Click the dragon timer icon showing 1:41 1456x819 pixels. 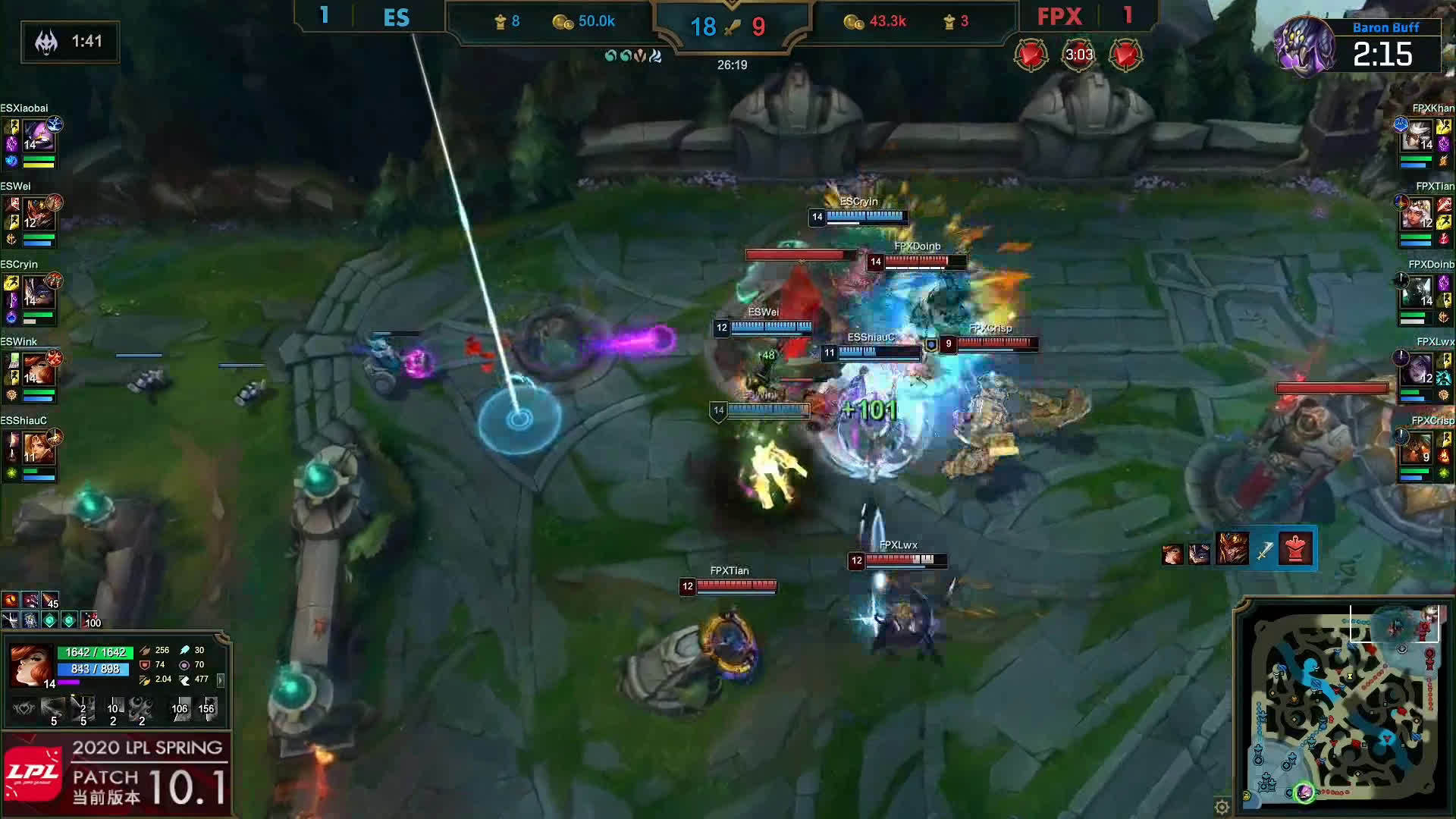point(47,42)
